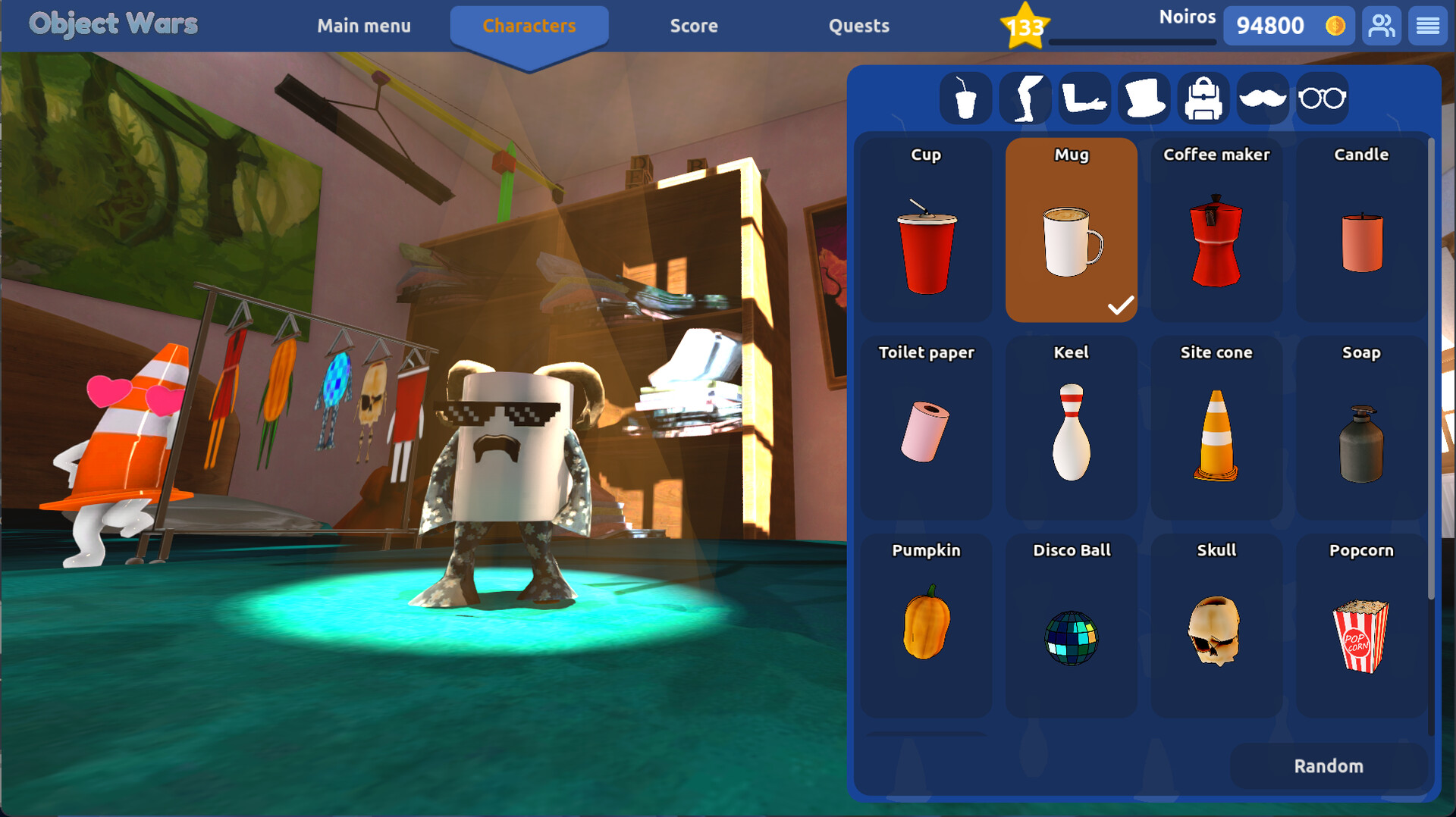The width and height of the screenshot is (1456, 817).
Task: Open the glasses customization category
Action: click(x=1322, y=98)
